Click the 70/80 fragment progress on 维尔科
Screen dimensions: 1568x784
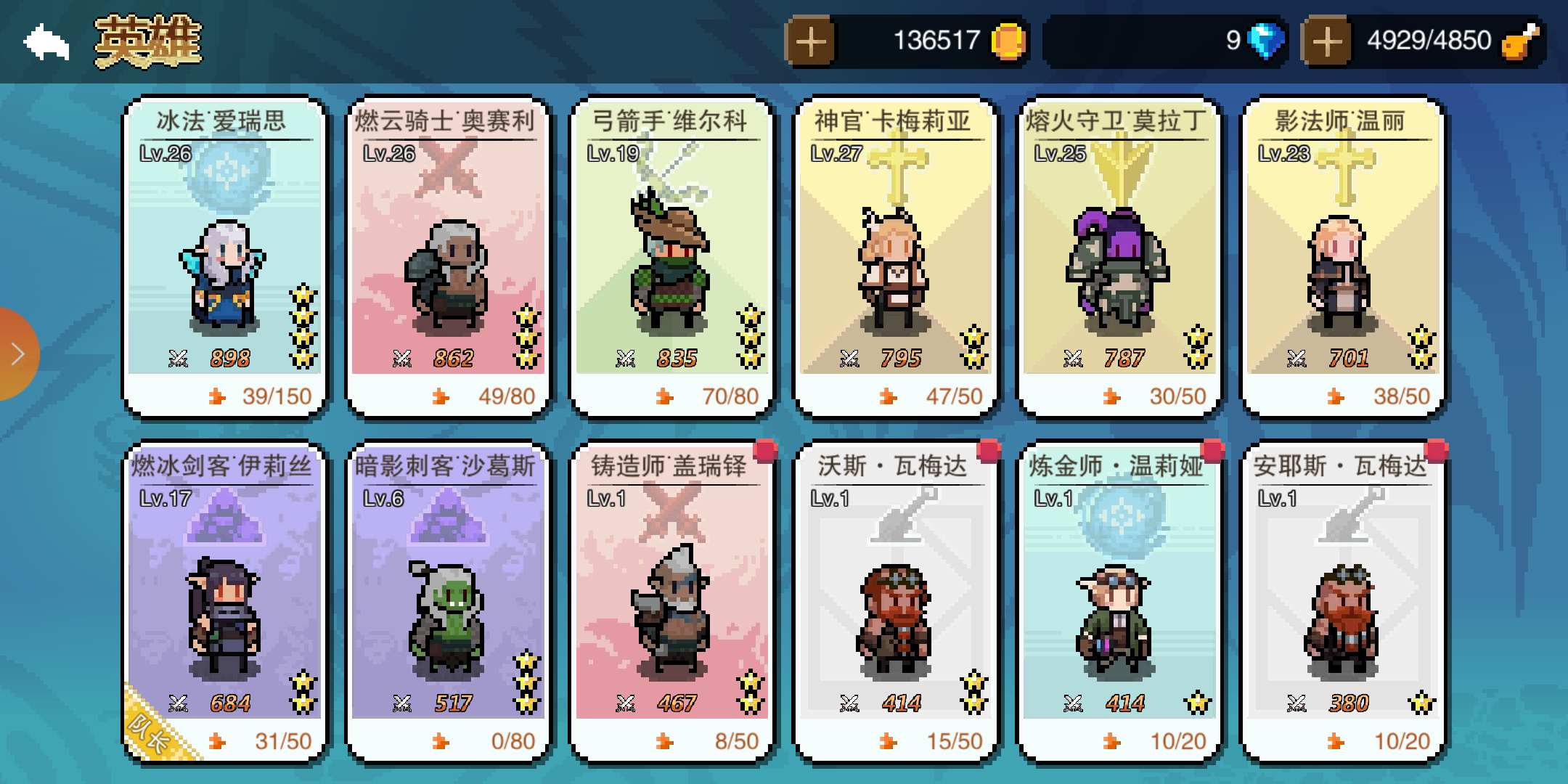[730, 396]
